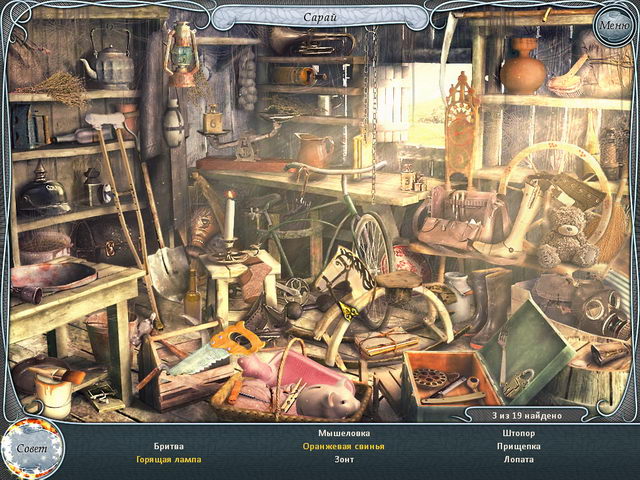
Task: Choose Прищепка list entry
Action: click(519, 446)
